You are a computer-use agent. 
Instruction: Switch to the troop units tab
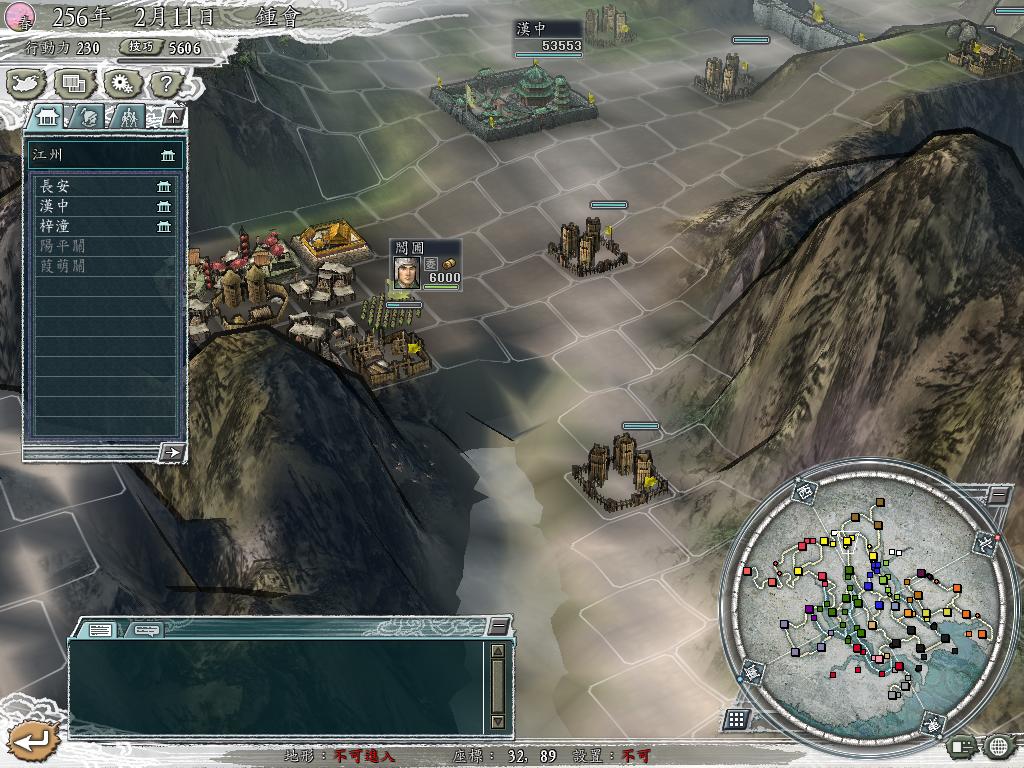tap(129, 116)
